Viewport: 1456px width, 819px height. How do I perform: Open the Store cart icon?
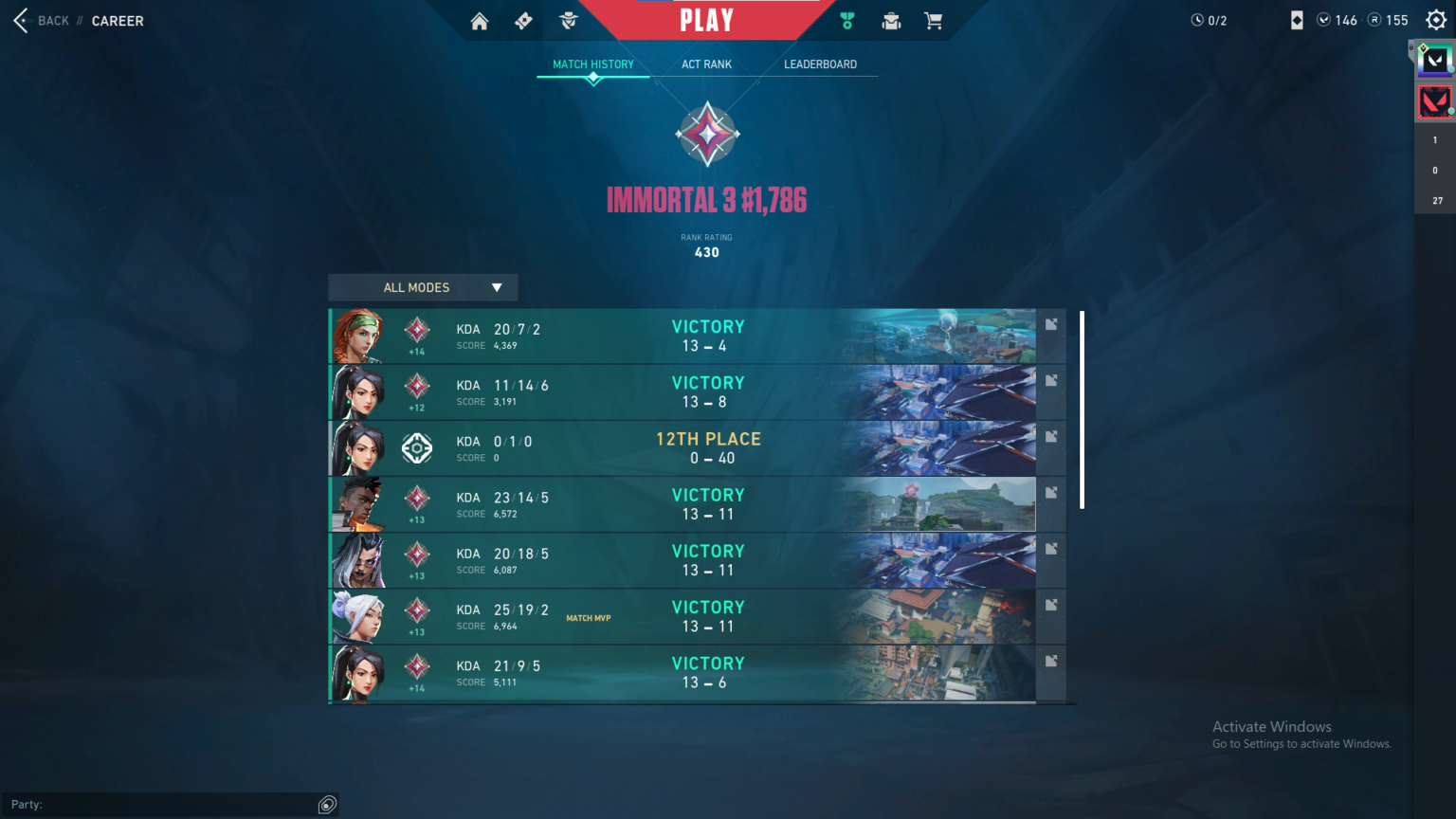[934, 20]
